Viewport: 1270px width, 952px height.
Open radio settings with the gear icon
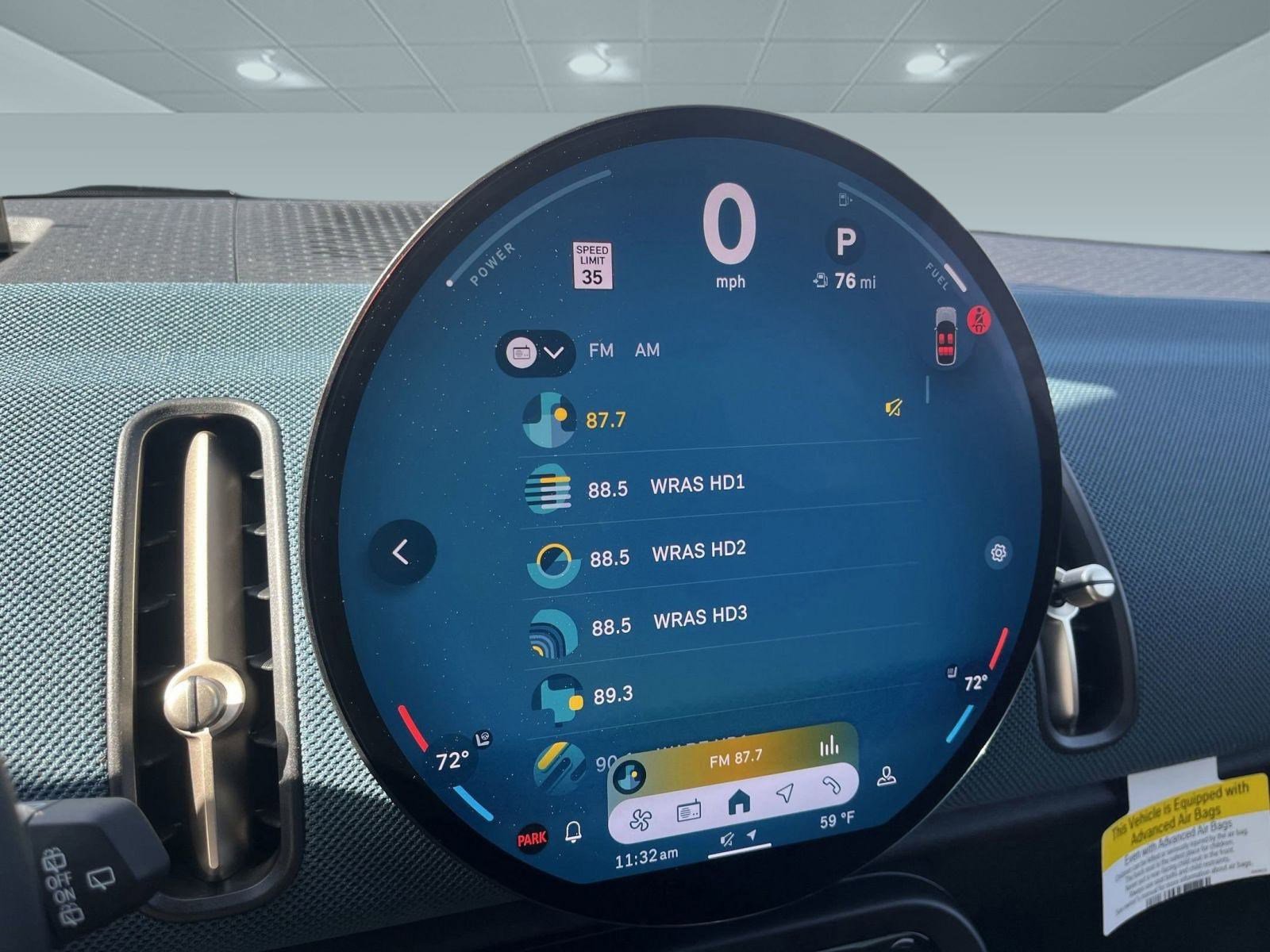coord(999,552)
